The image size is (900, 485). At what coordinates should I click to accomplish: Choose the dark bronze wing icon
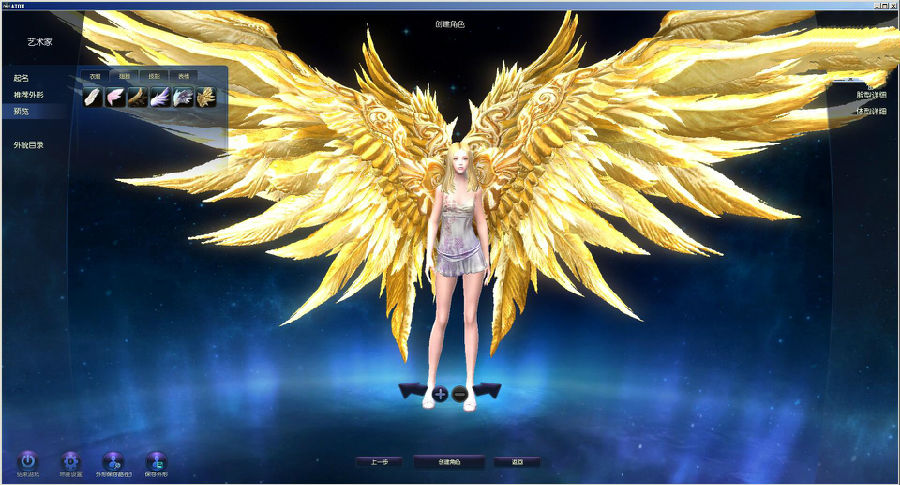pos(138,97)
